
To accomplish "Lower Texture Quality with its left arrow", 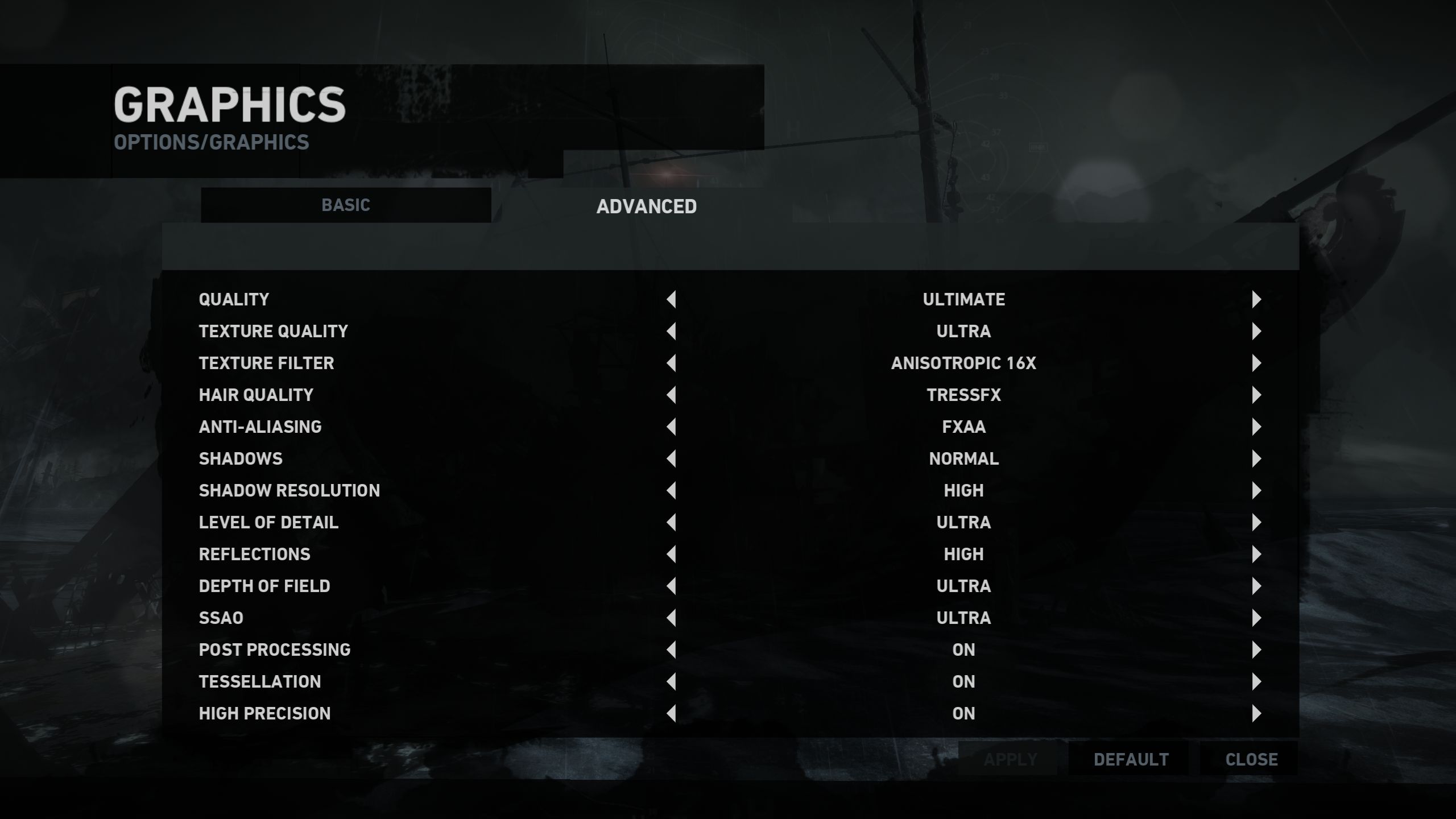I will coord(672,332).
